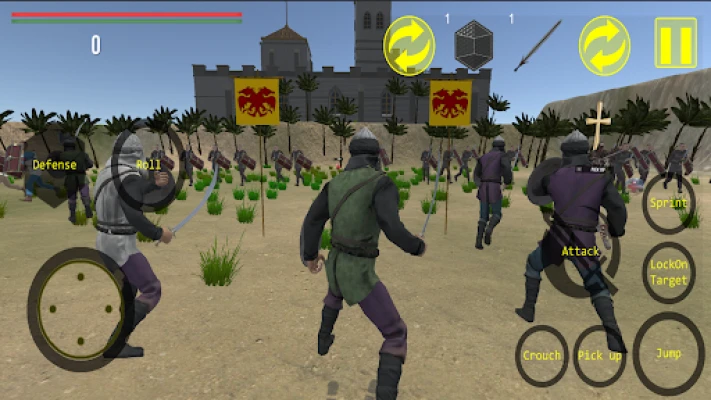Activate the Roll button
The height and width of the screenshot is (400, 711).
point(148,165)
